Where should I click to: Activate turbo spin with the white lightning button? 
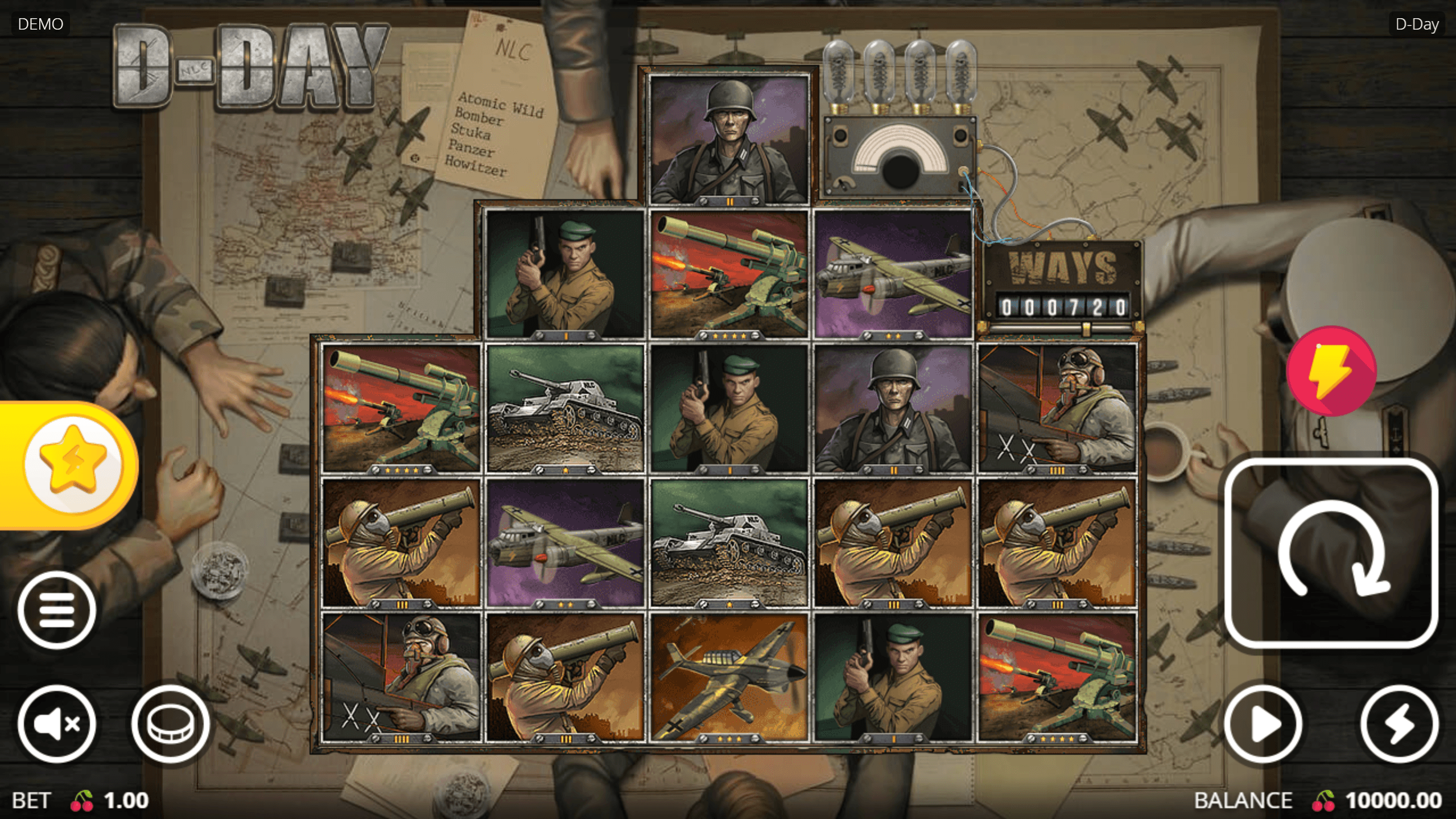click(x=1399, y=724)
